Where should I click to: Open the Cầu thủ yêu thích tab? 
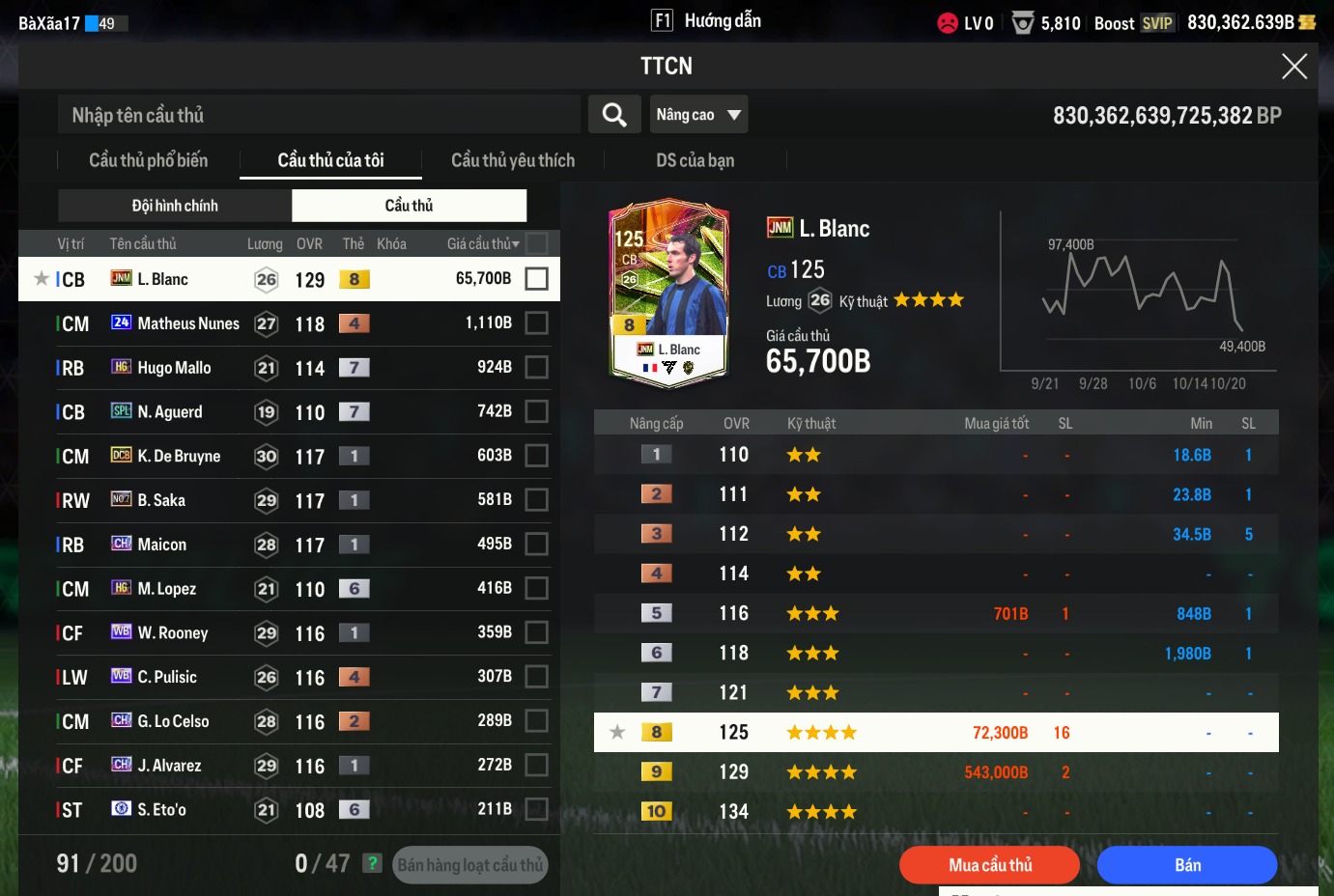[x=512, y=160]
